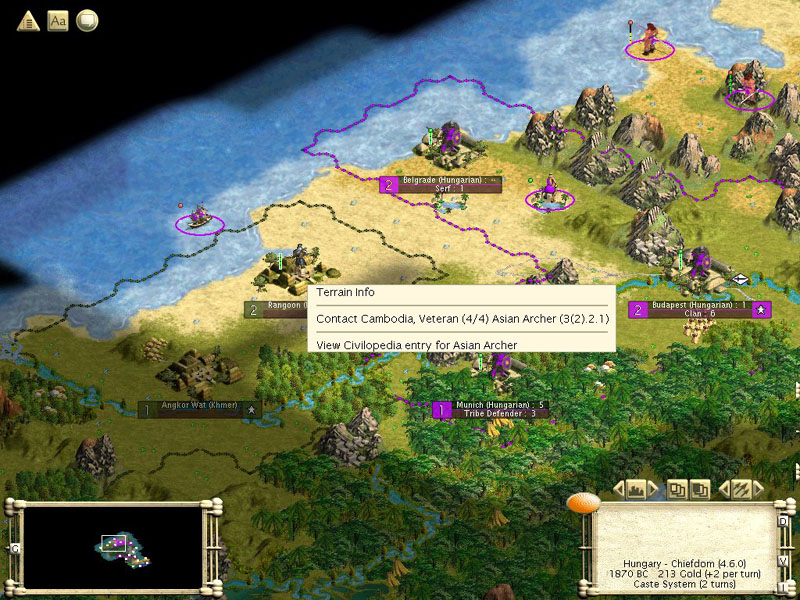Go to the previous city with left arrow
The width and height of the screenshot is (800, 600).
618,489
